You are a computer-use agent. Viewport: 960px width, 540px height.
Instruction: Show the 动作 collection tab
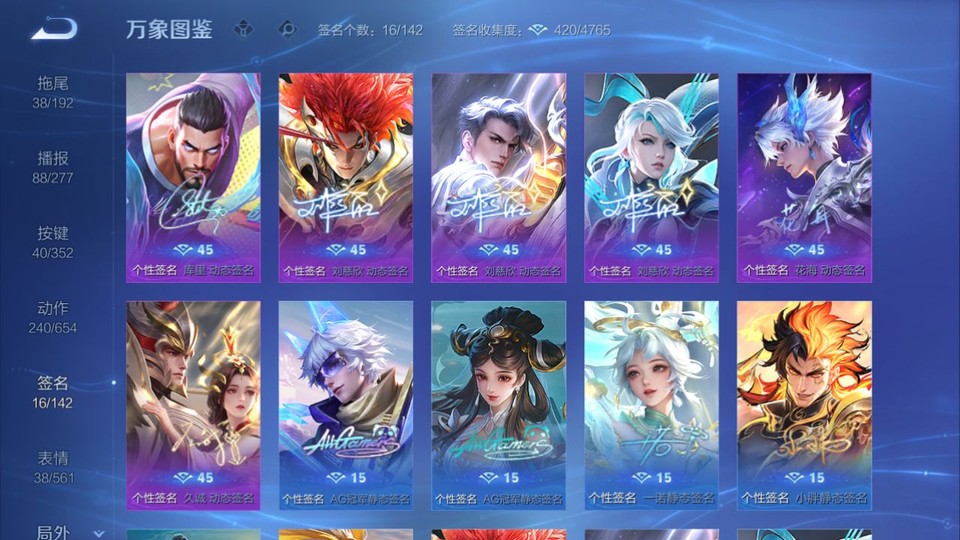(x=53, y=316)
